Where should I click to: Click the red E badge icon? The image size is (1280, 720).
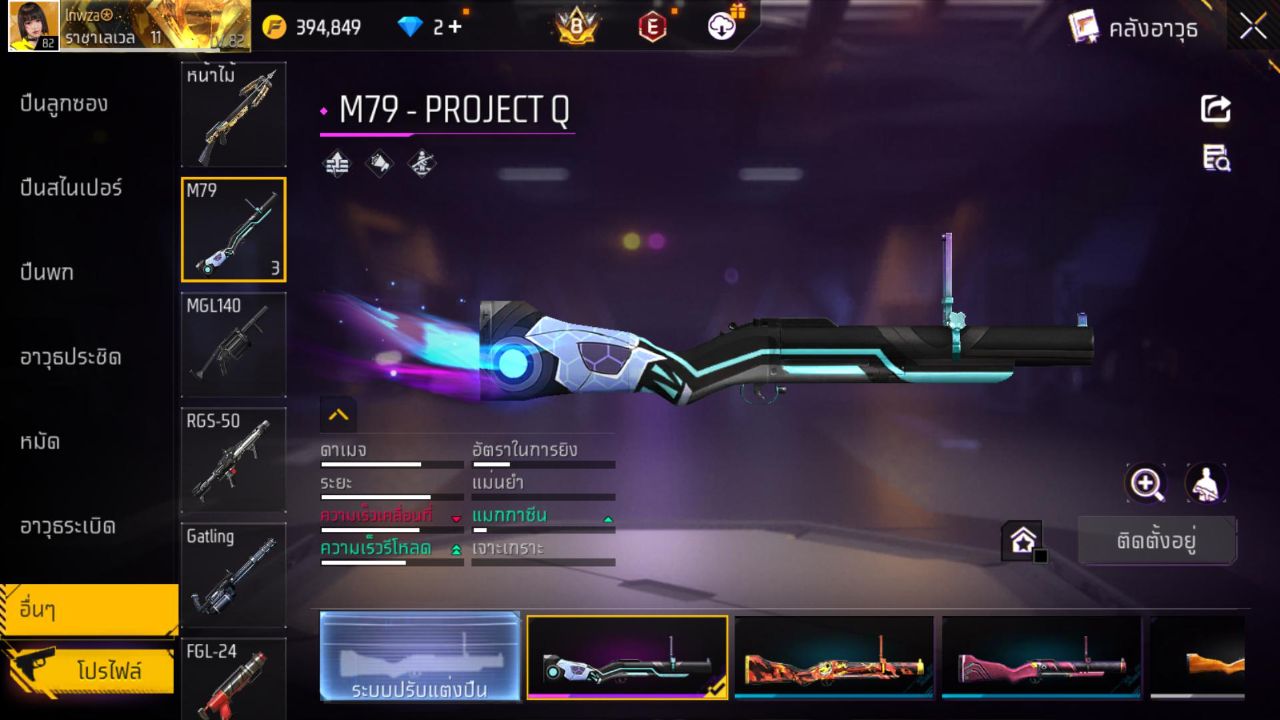tap(652, 27)
